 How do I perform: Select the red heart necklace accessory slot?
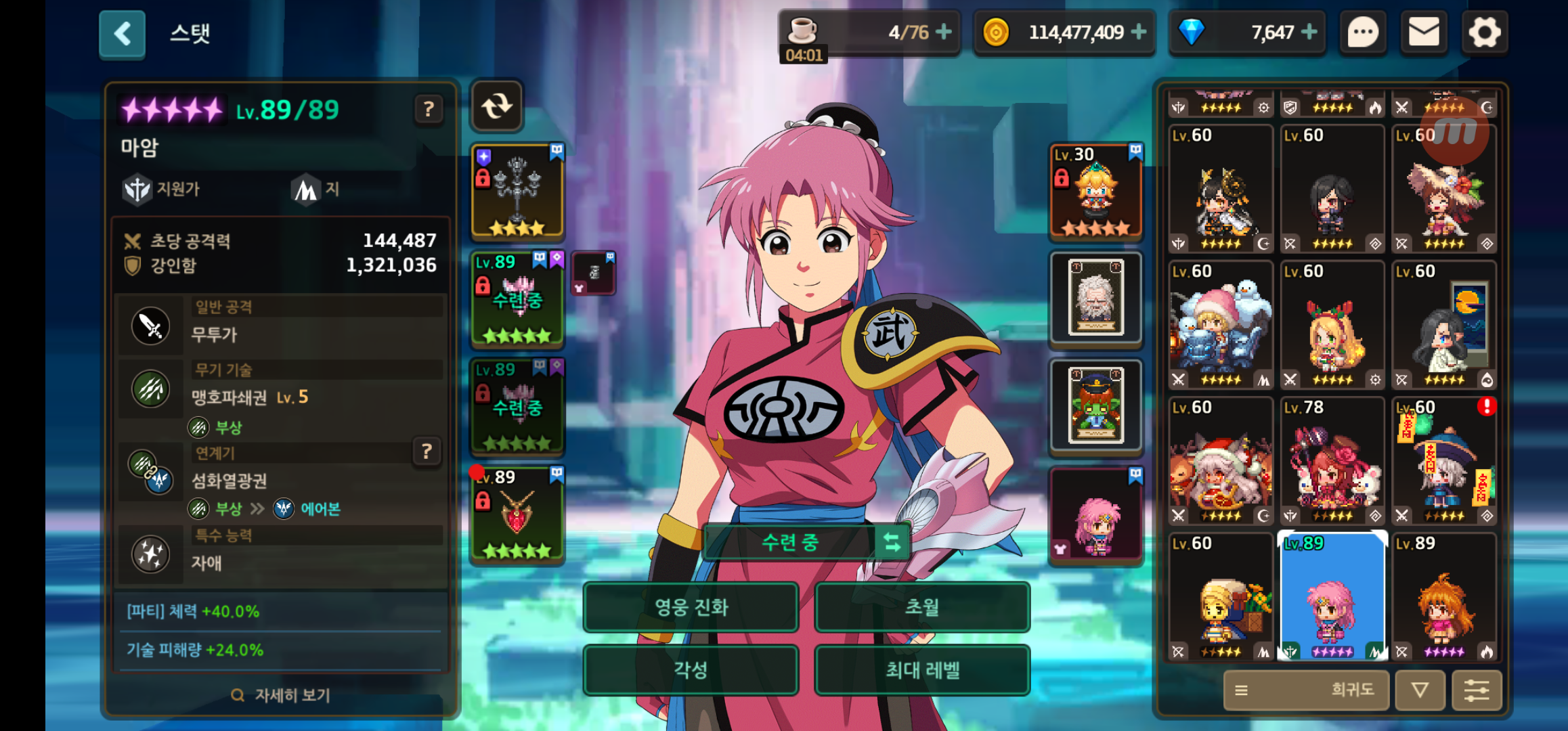click(517, 516)
